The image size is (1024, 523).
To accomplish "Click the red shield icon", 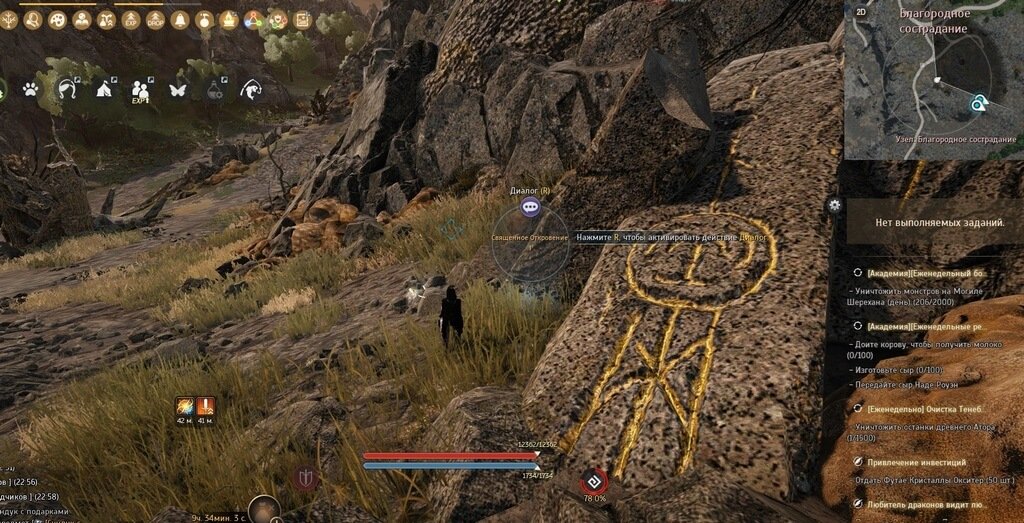I will pos(306,478).
